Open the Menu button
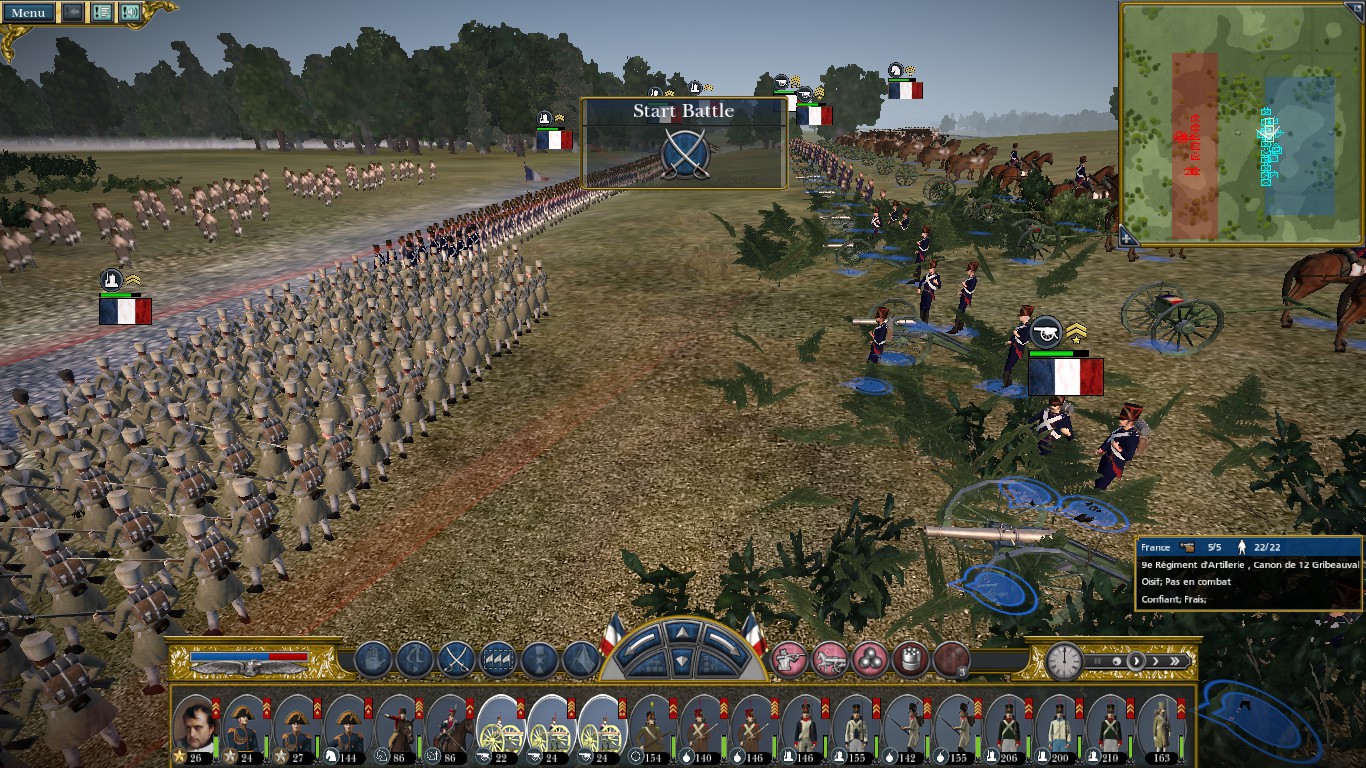The height and width of the screenshot is (768, 1366). pyautogui.click(x=27, y=13)
